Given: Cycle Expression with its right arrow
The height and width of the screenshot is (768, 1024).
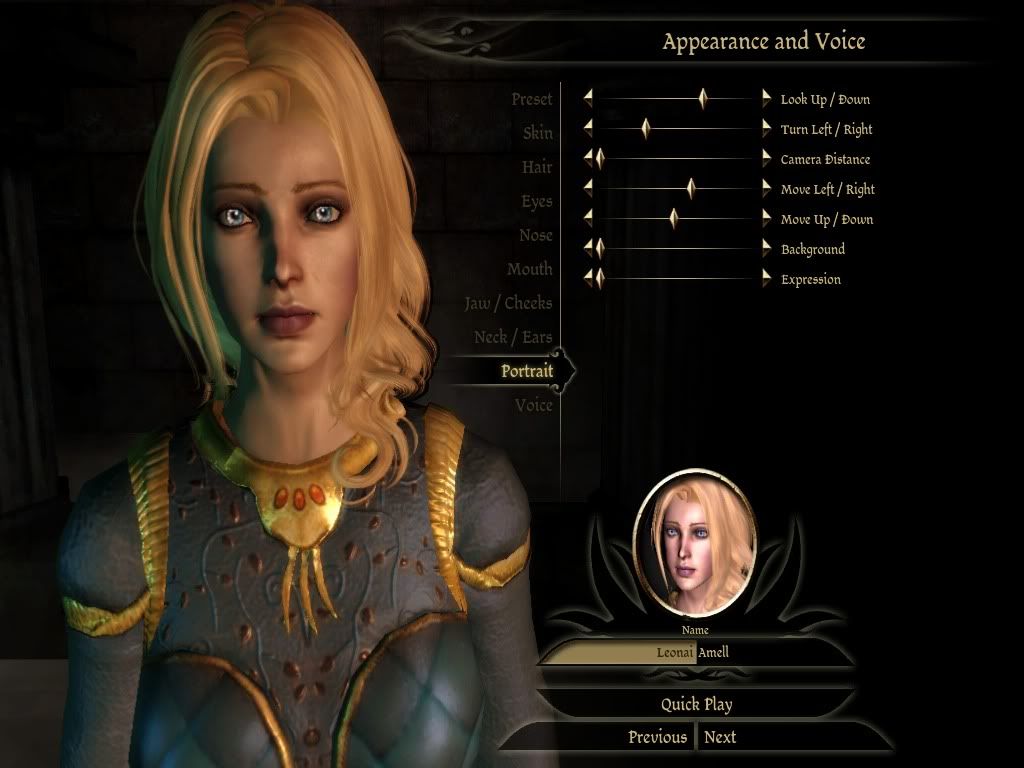Looking at the screenshot, I should click(767, 279).
